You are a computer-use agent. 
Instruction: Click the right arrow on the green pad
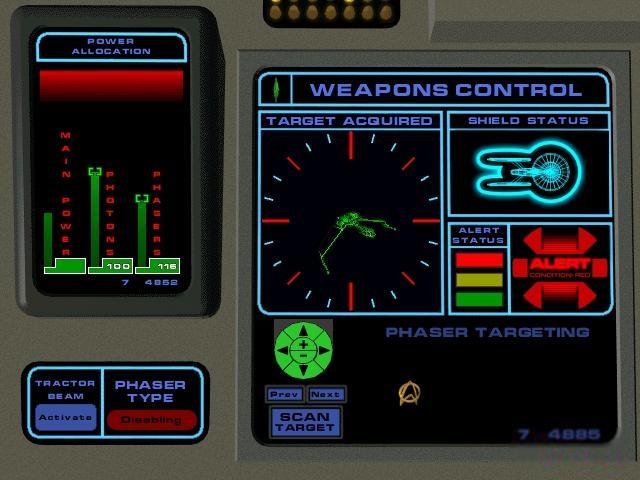coord(323,348)
